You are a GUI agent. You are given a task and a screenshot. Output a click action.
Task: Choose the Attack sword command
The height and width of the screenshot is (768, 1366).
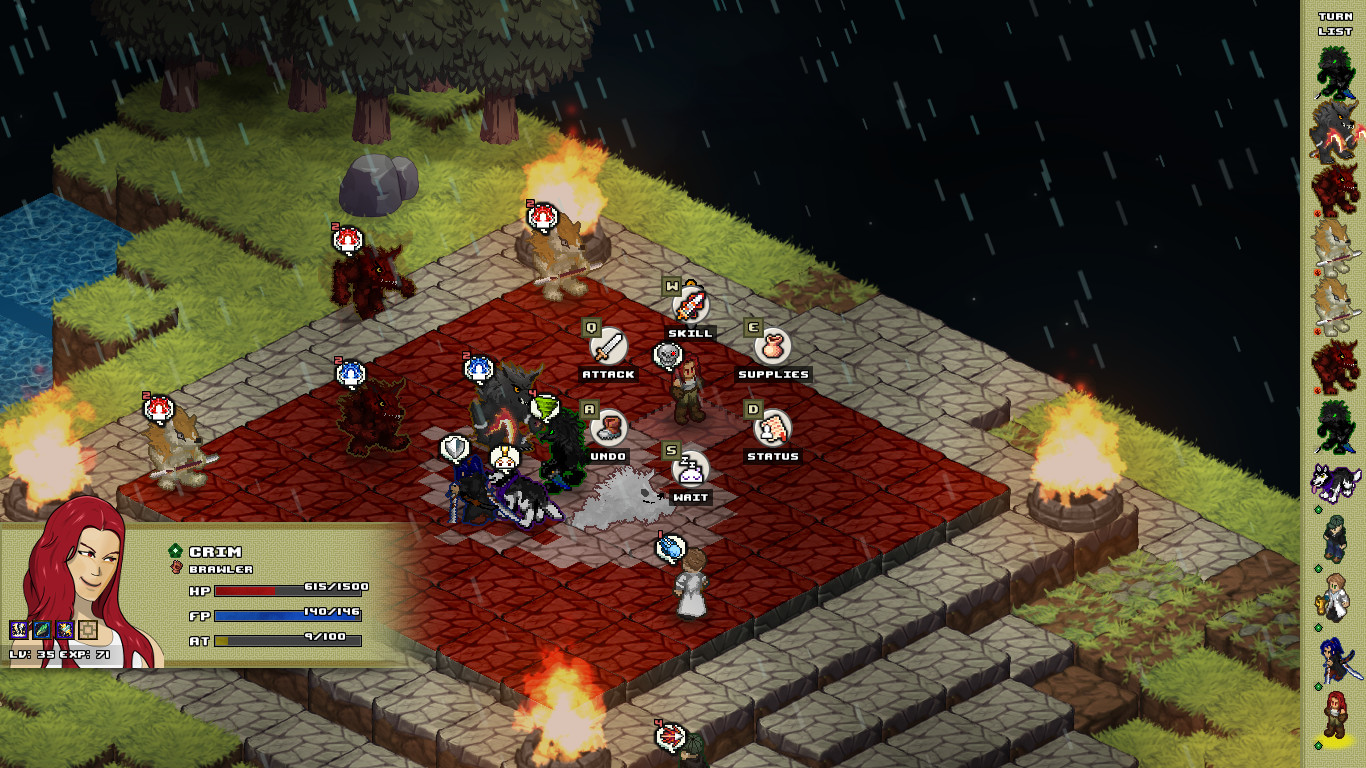pyautogui.click(x=608, y=348)
